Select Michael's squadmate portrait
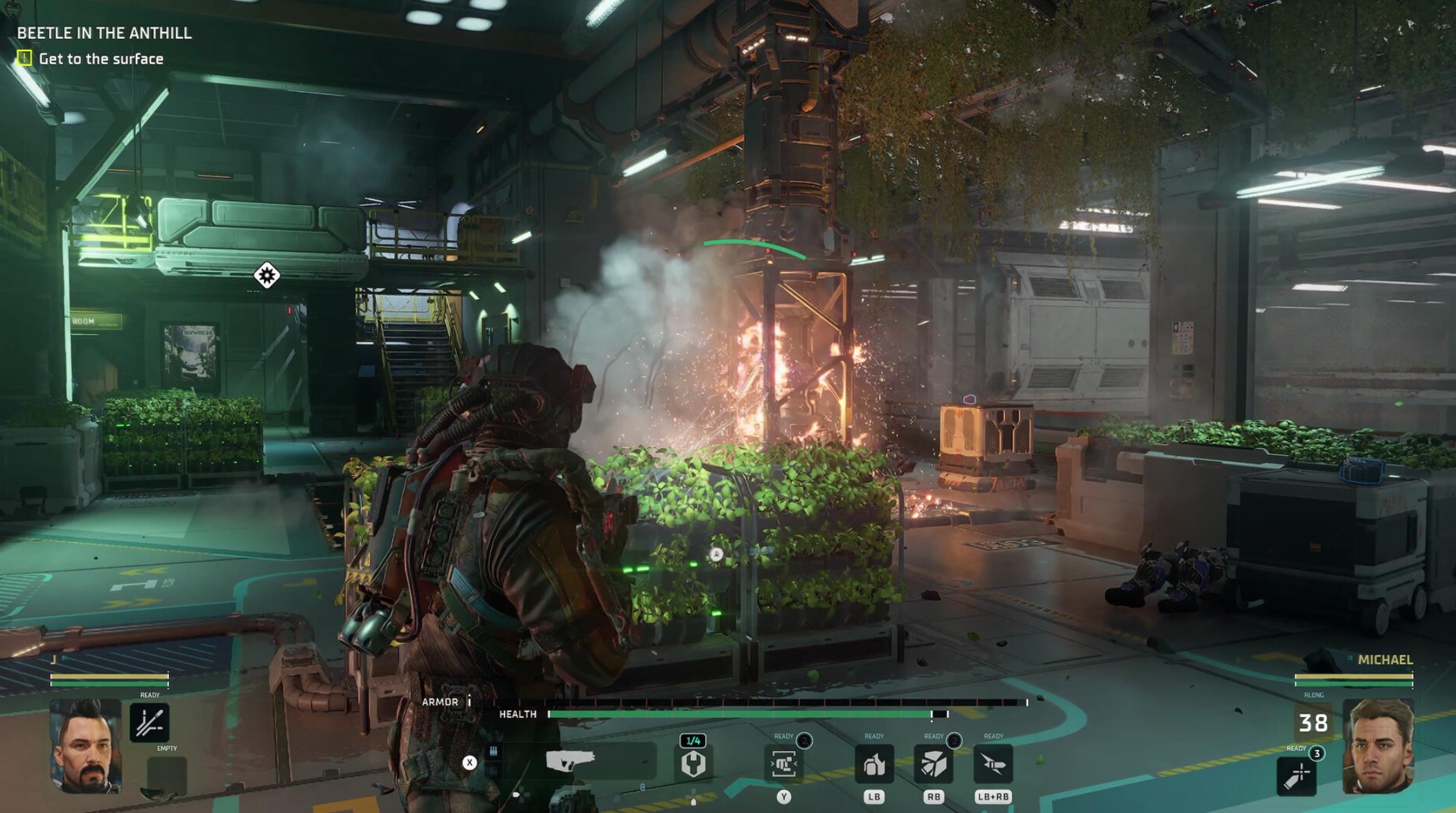Screen dimensions: 1456x813 [x=1378, y=746]
